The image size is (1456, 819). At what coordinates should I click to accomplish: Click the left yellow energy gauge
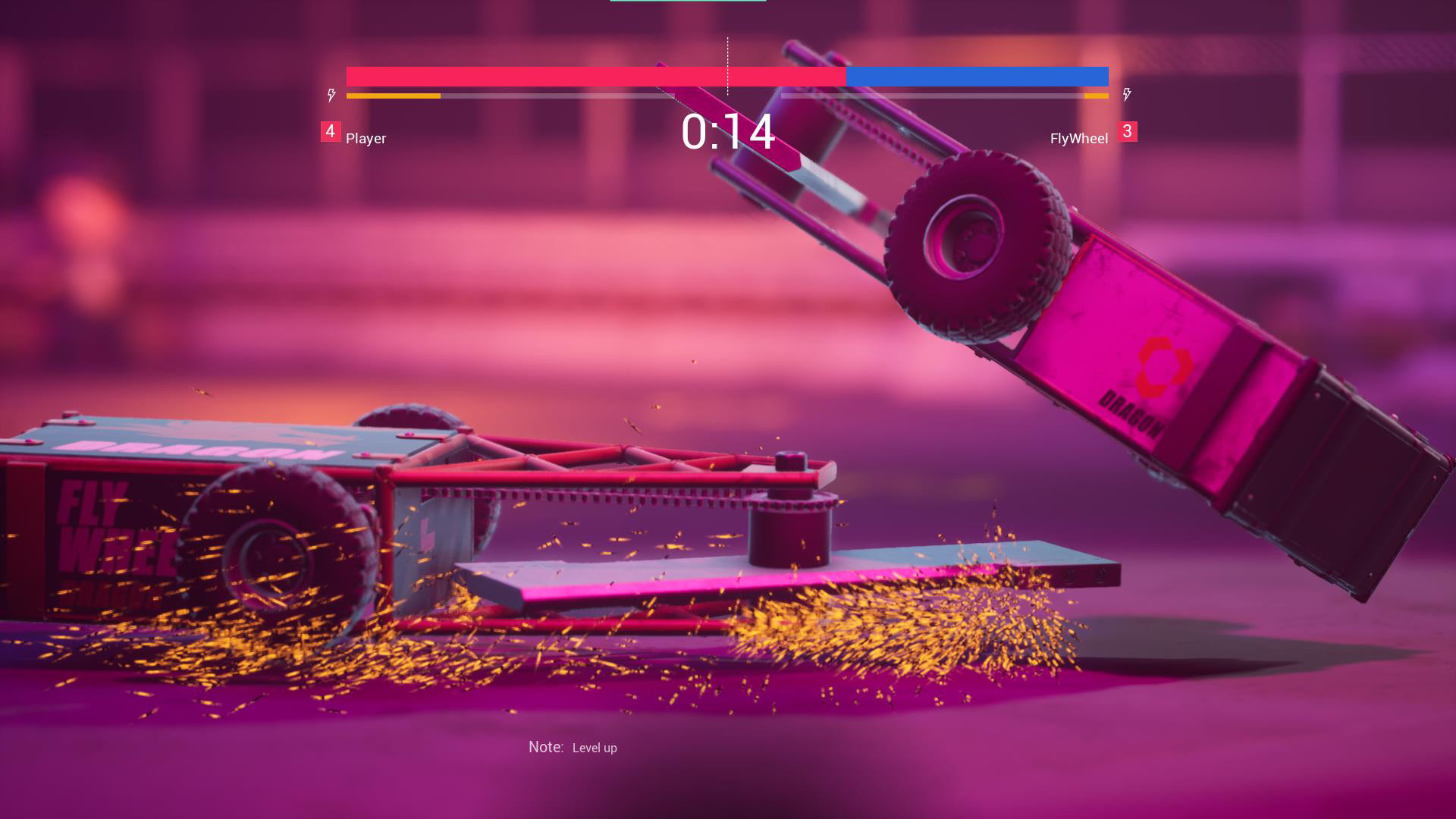394,96
